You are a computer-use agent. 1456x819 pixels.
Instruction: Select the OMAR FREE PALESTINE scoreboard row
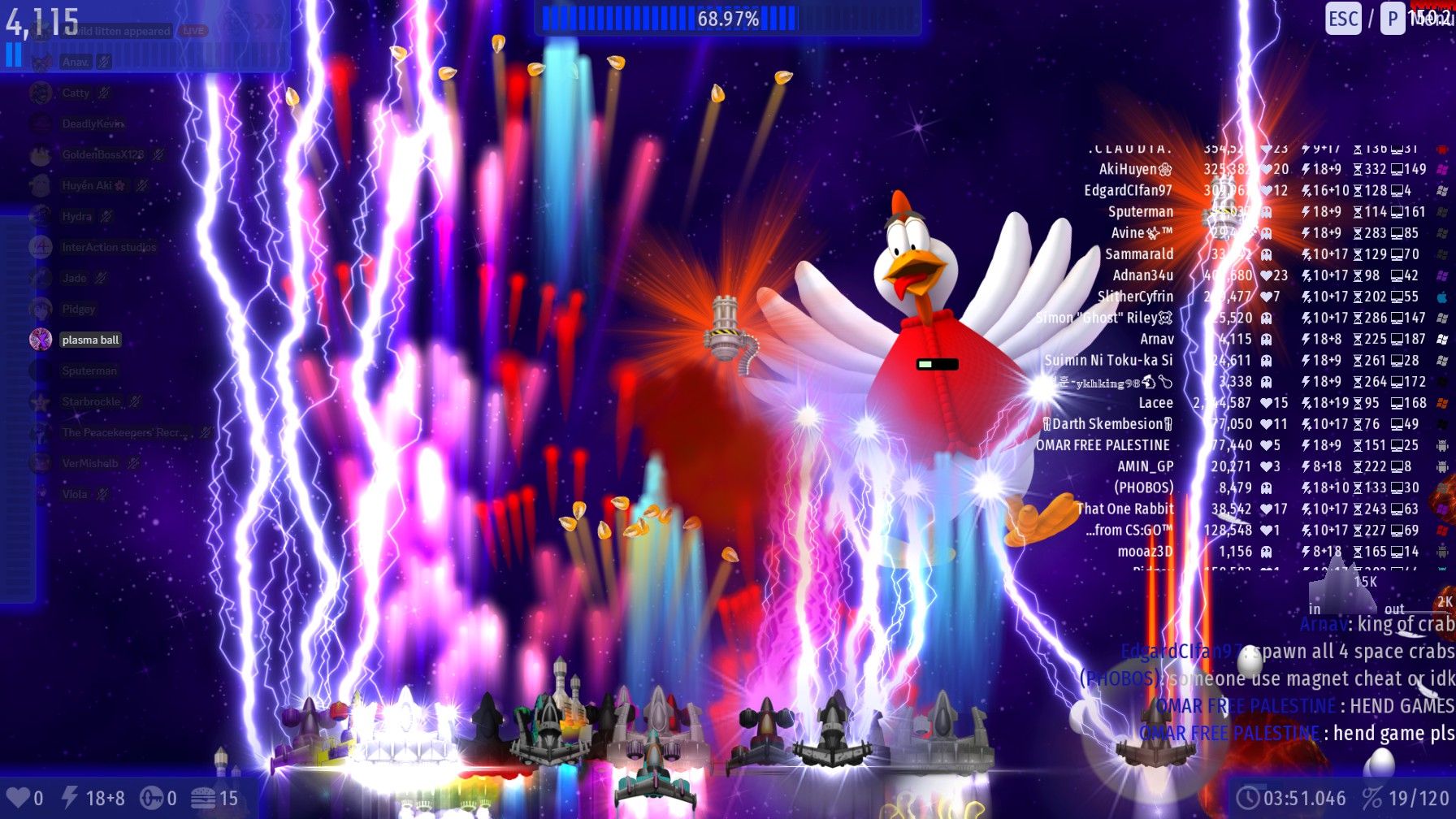[x=1103, y=445]
